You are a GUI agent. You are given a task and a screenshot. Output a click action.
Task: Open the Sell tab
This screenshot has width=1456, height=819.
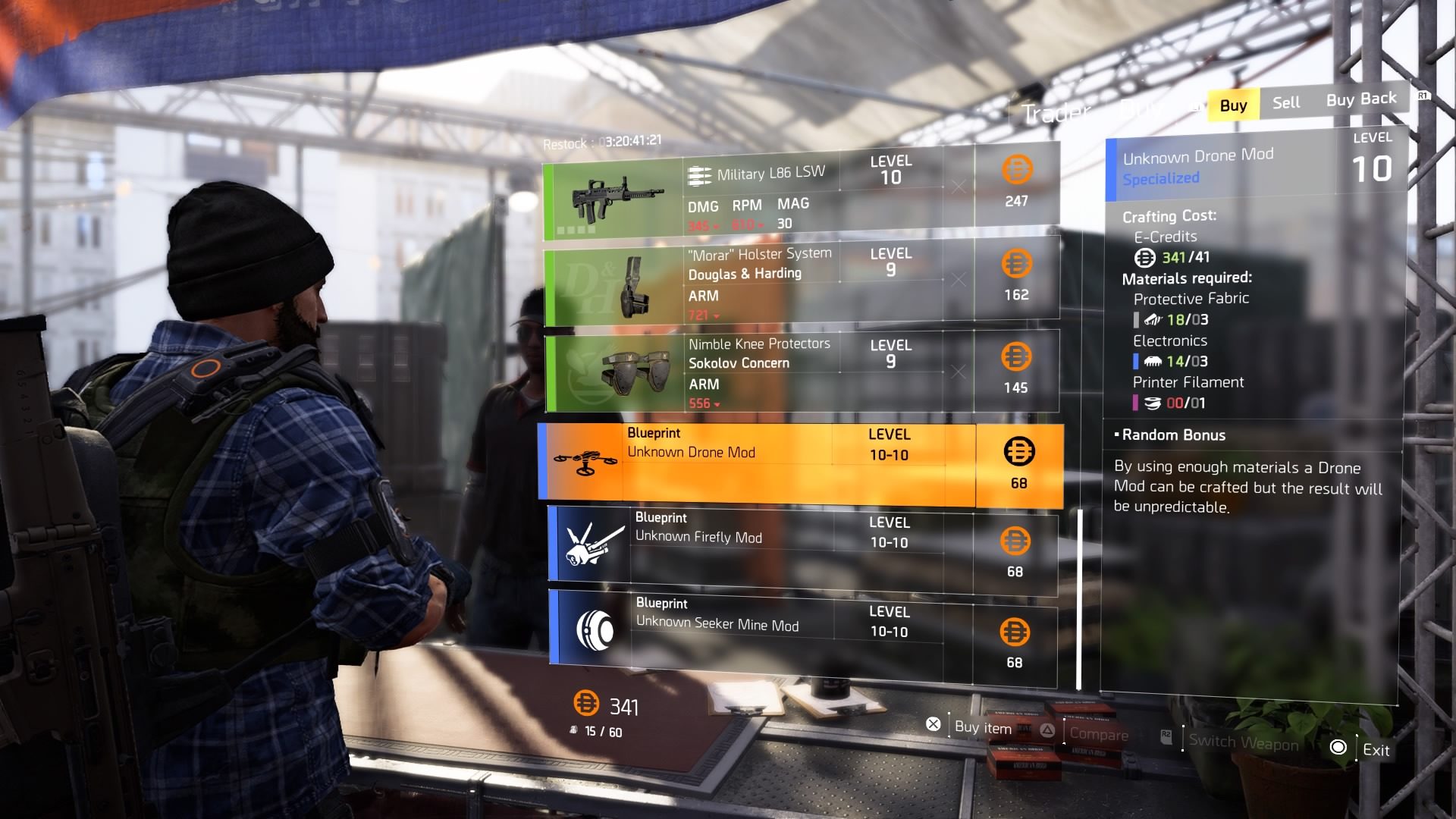(1285, 102)
